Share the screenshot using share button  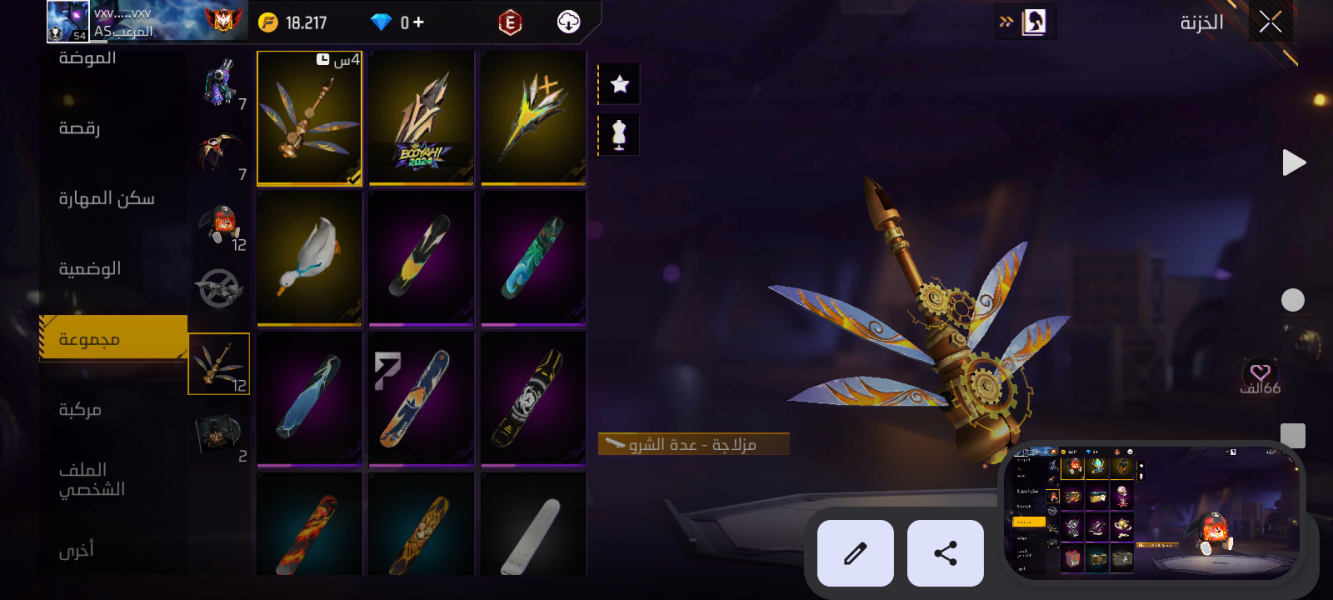[x=945, y=553]
